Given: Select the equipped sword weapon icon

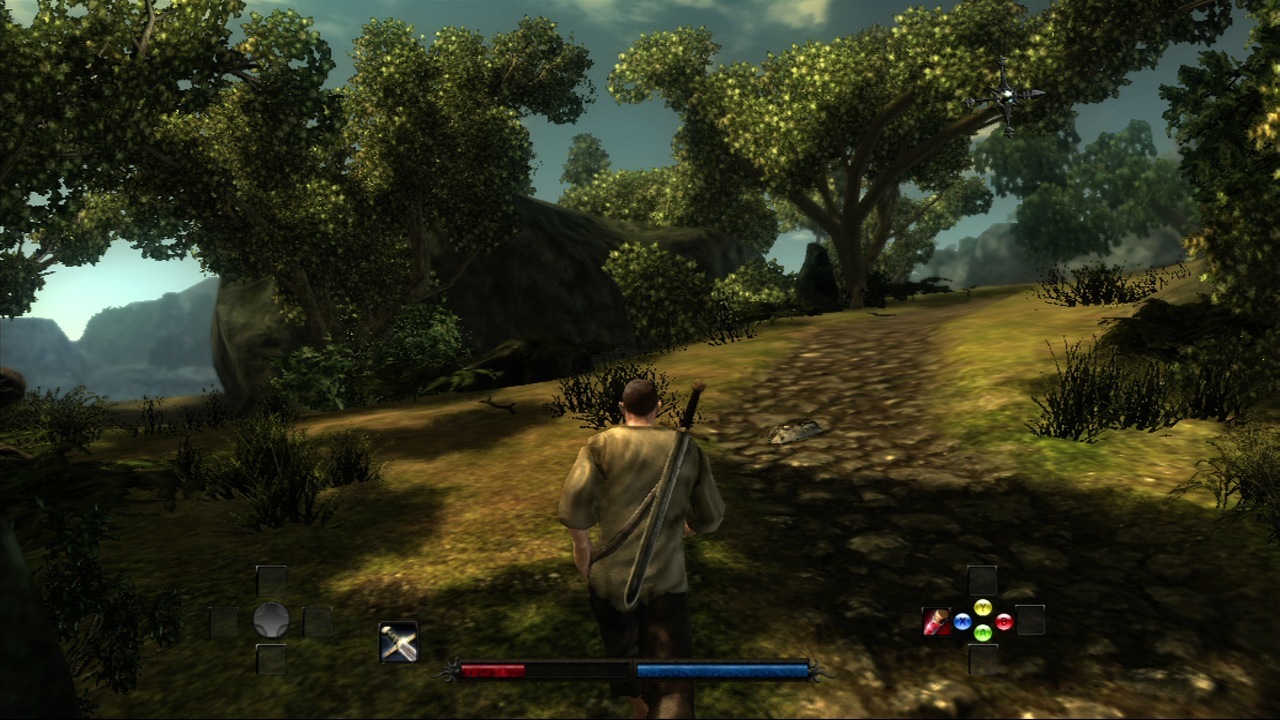Looking at the screenshot, I should (x=399, y=642).
